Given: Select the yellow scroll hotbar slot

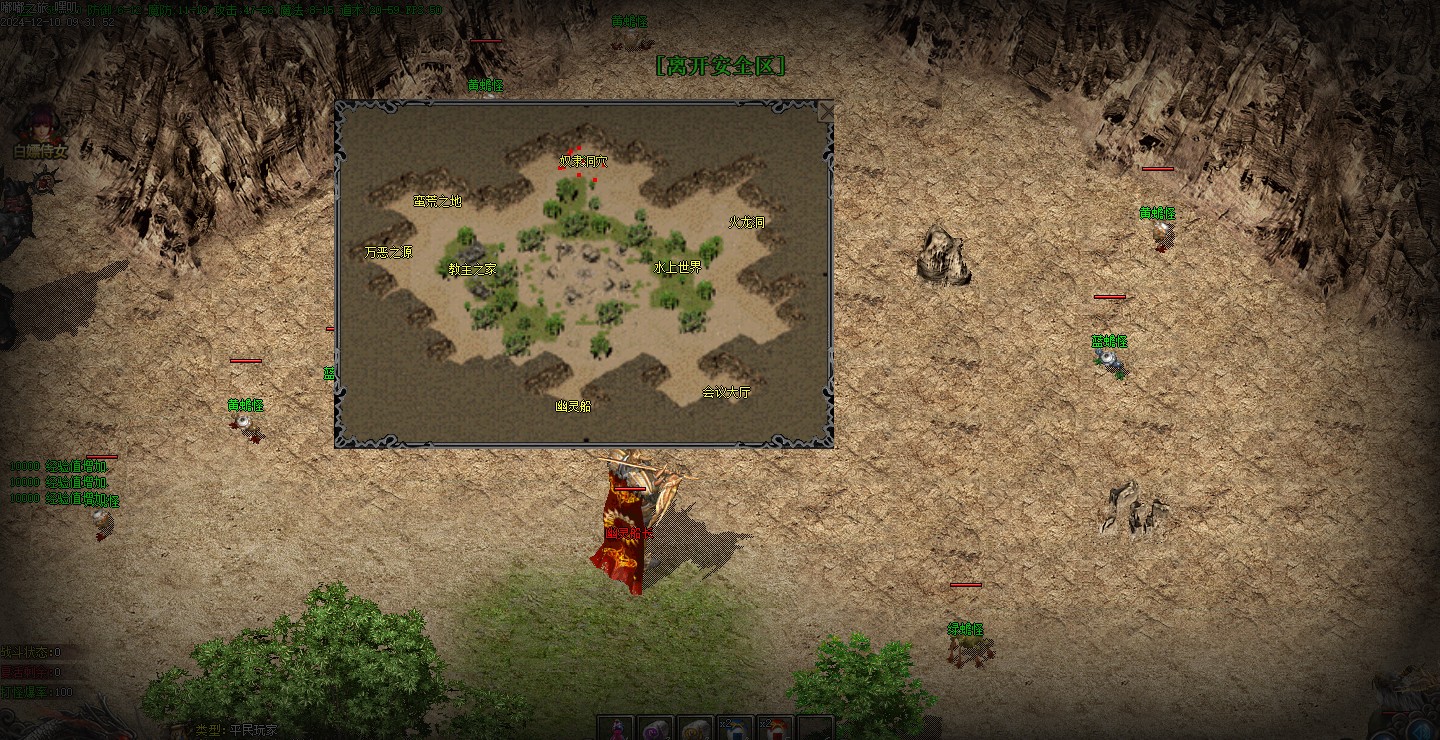Looking at the screenshot, I should (x=695, y=728).
